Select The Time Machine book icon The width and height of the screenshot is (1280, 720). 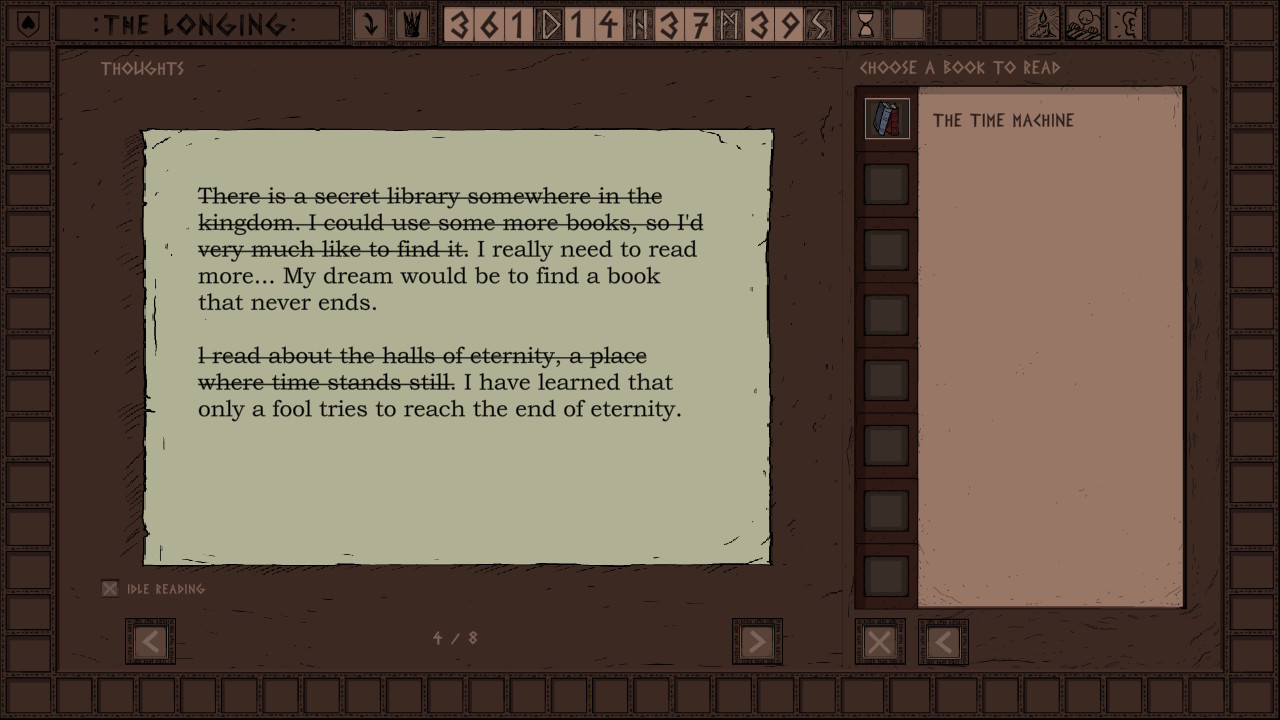pos(887,119)
